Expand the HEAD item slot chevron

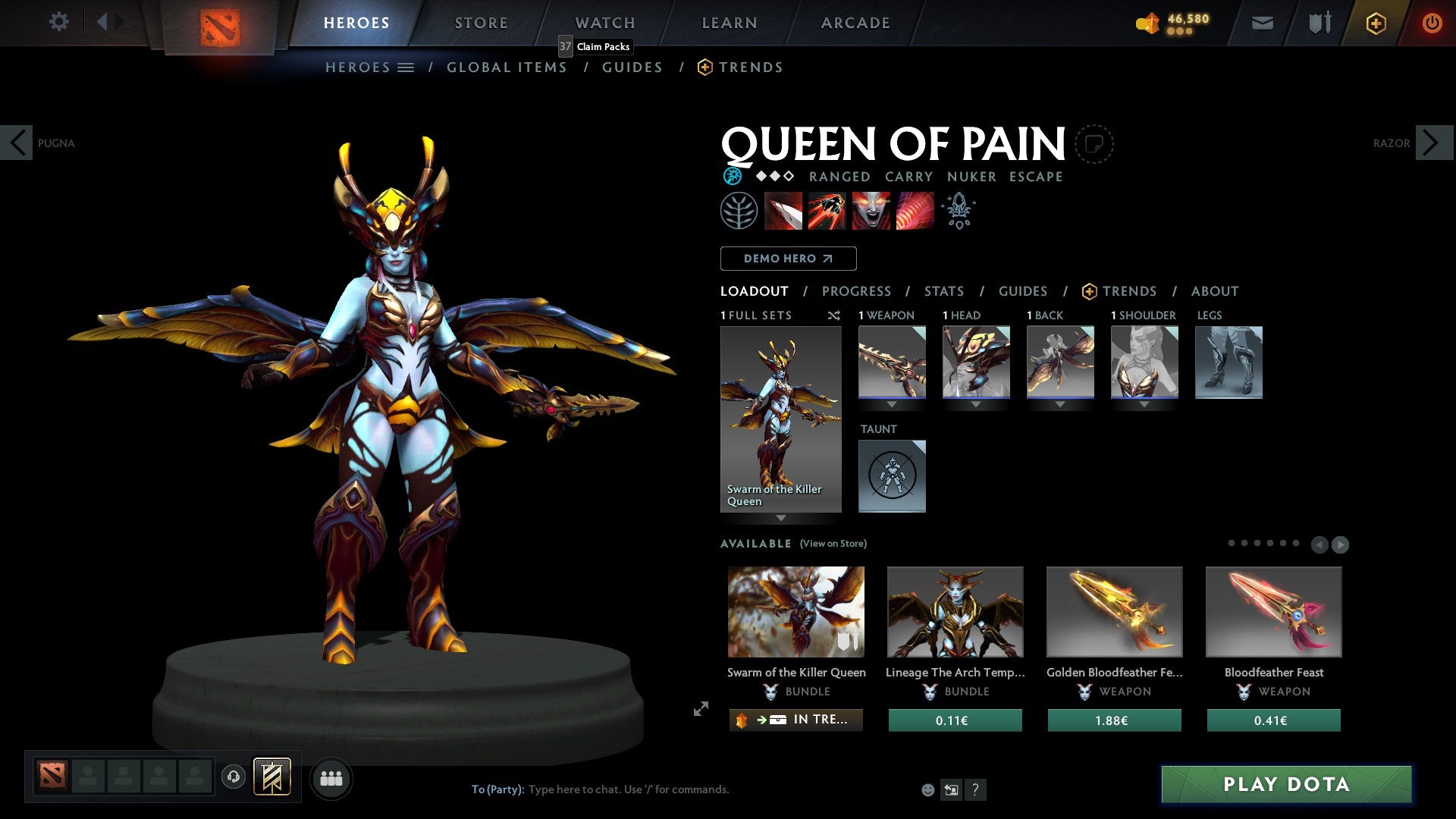tap(977, 404)
